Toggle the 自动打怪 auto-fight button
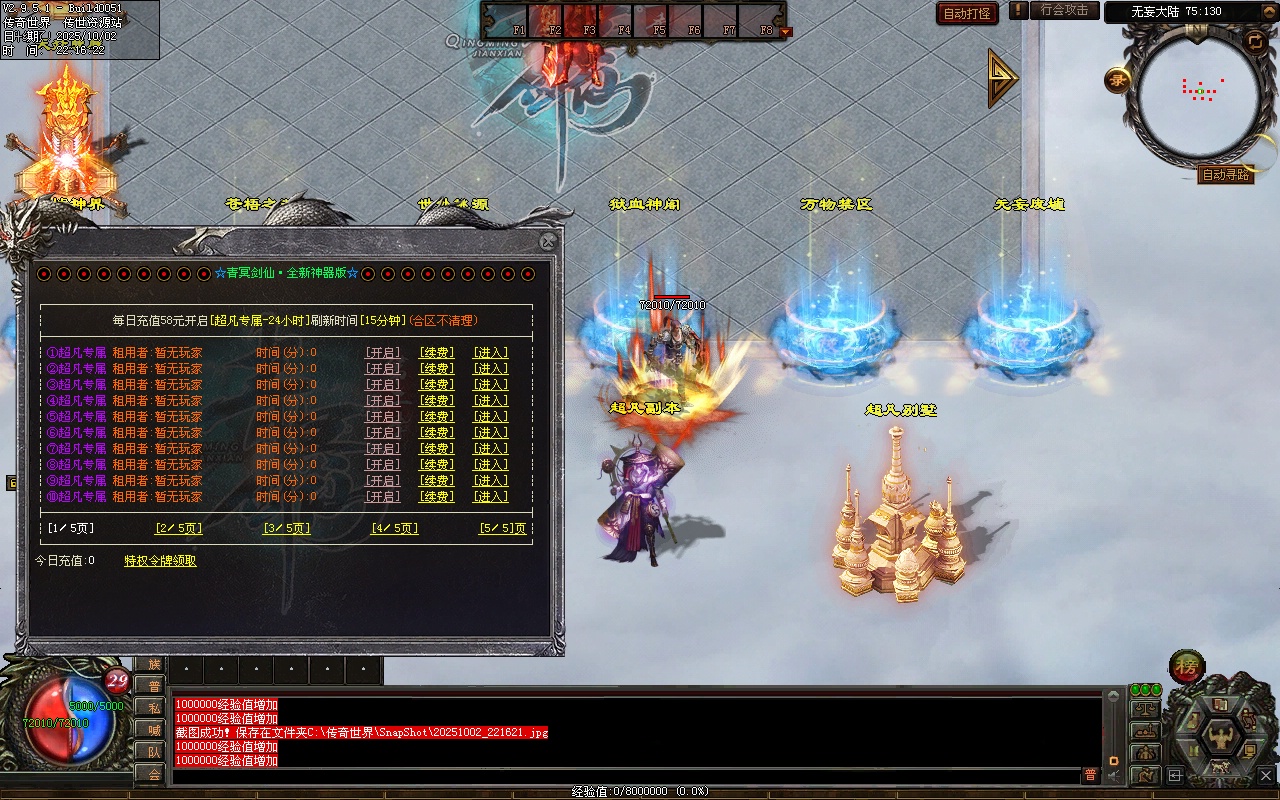Screen dimensions: 1280x800 coord(967,13)
